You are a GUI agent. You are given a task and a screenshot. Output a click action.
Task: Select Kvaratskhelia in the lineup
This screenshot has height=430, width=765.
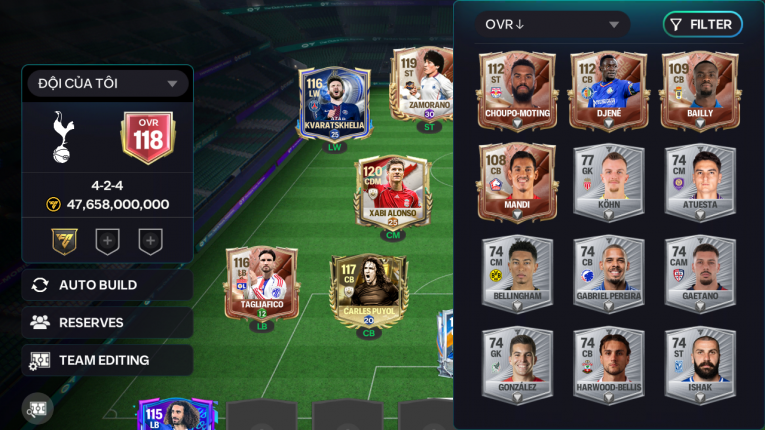tap(334, 104)
